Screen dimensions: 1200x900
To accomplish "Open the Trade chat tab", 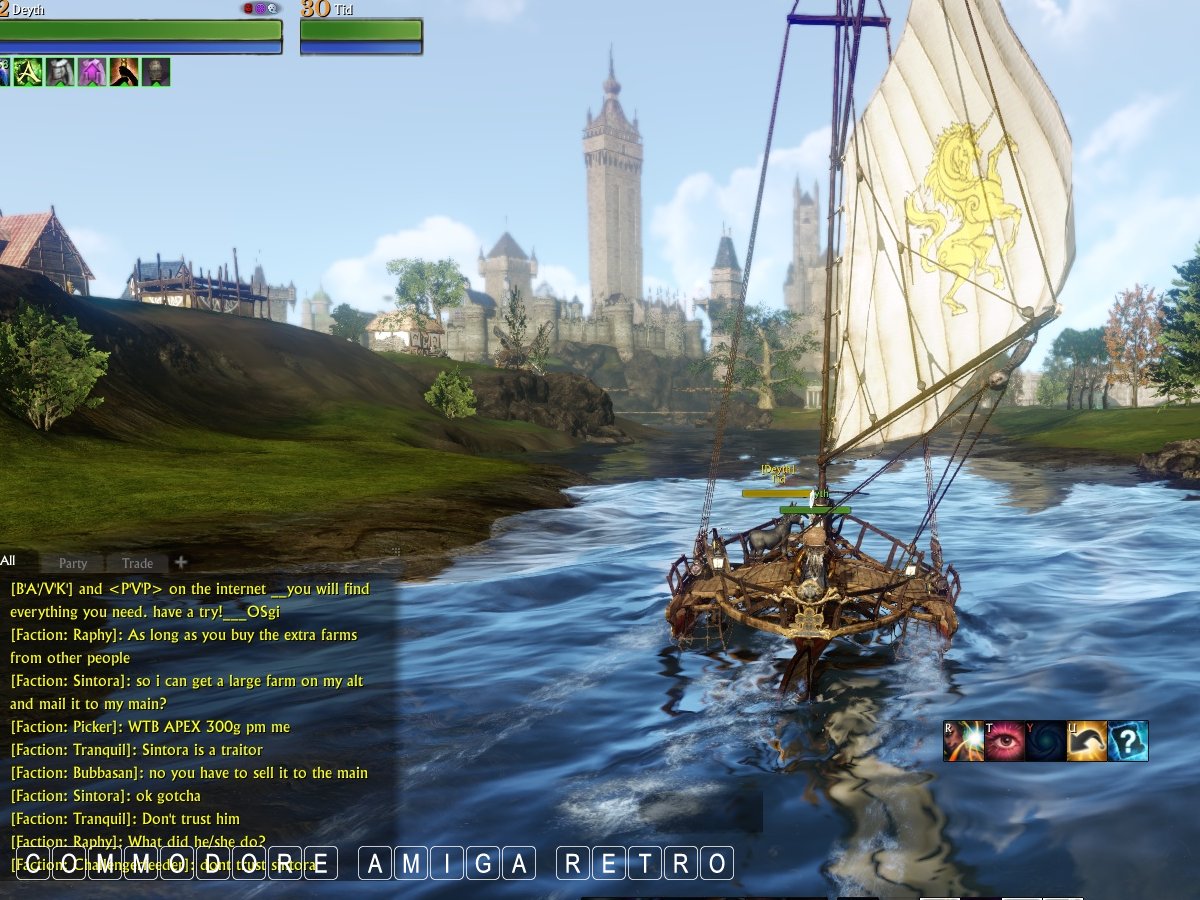I will tap(137, 563).
